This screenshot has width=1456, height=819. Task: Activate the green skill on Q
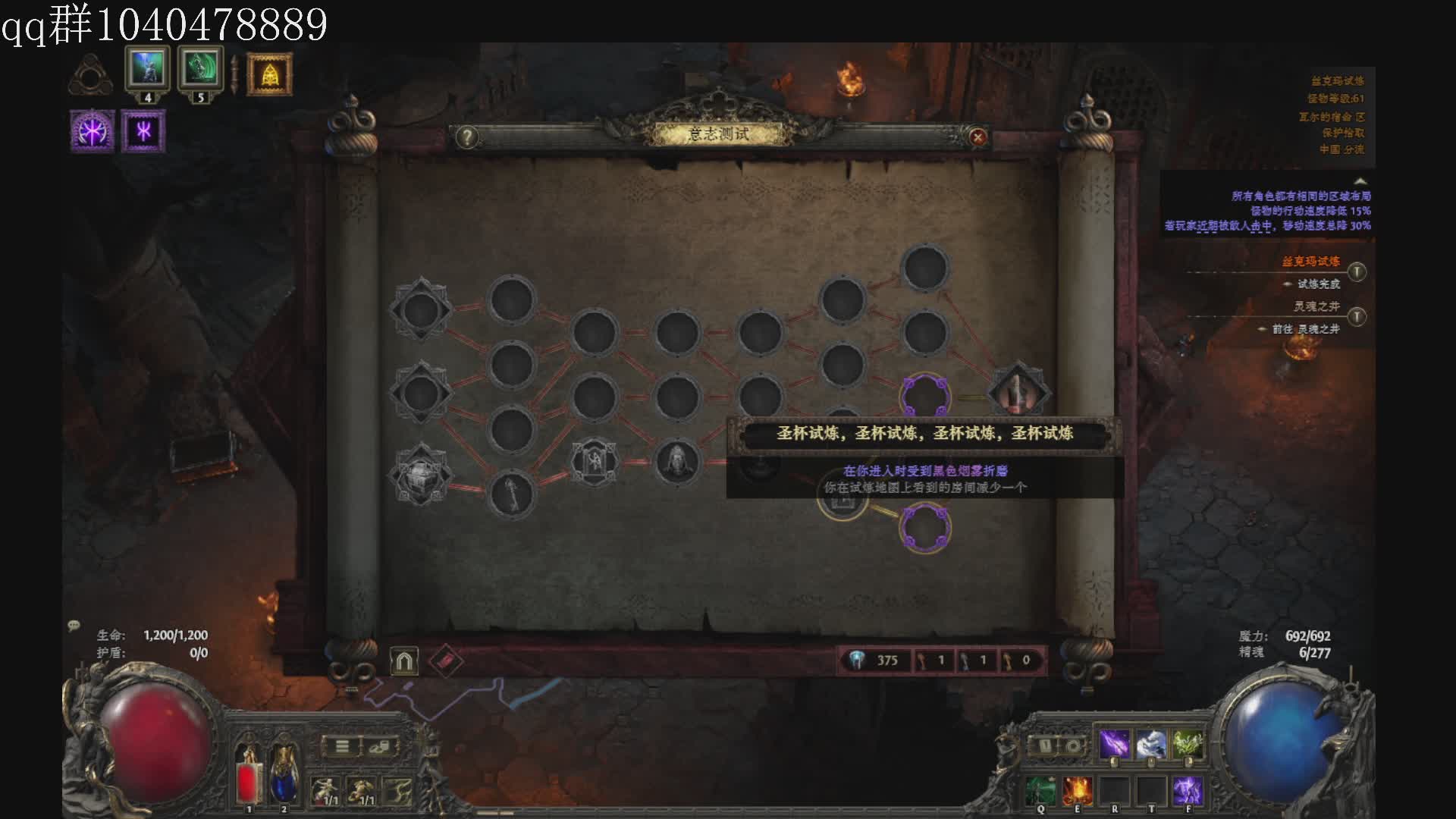click(1040, 791)
